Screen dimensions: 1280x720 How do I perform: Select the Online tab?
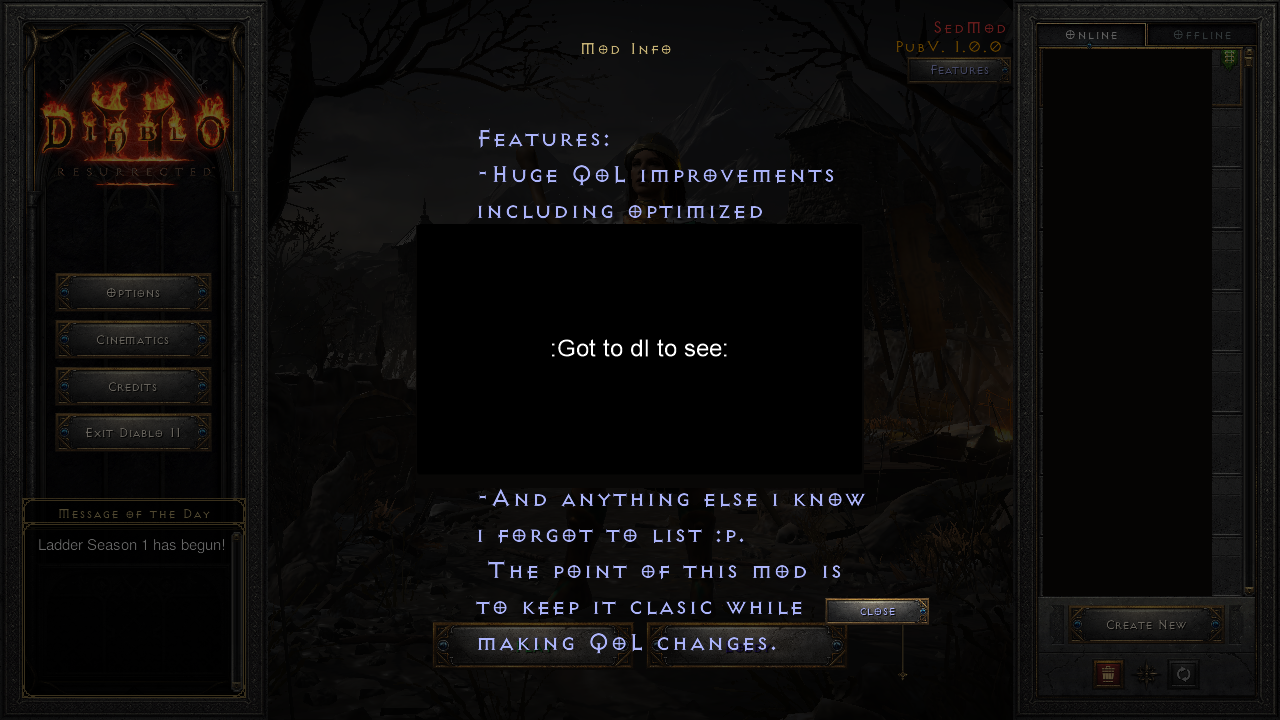point(1091,34)
